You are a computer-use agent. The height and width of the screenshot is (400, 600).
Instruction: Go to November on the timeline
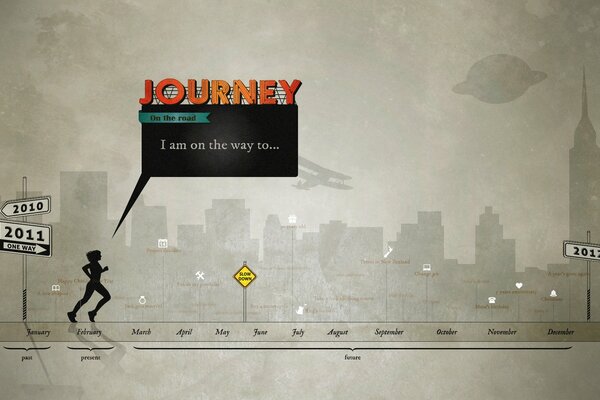pos(501,332)
